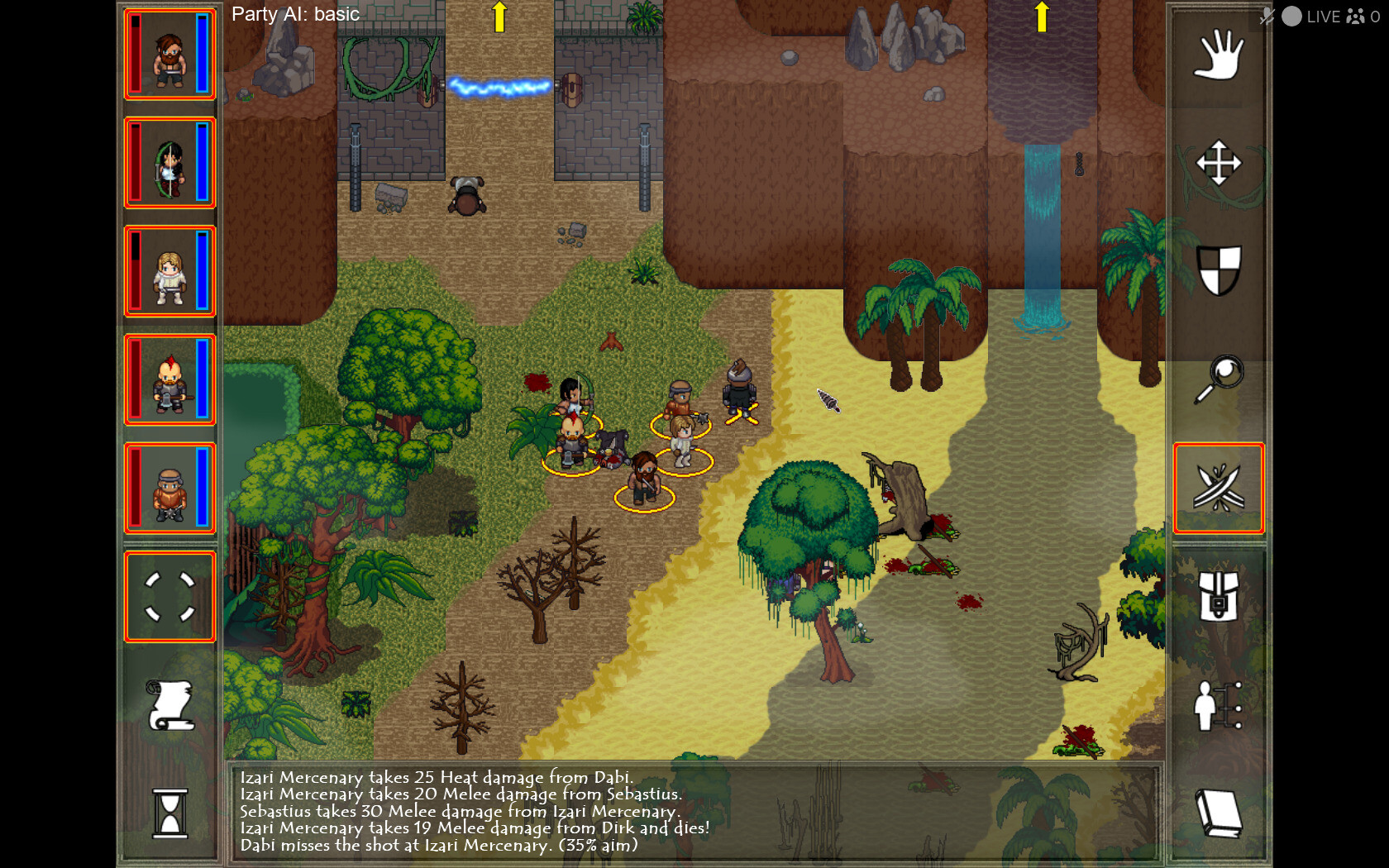
Task: Select the movement arrows tool
Action: [x=1218, y=163]
